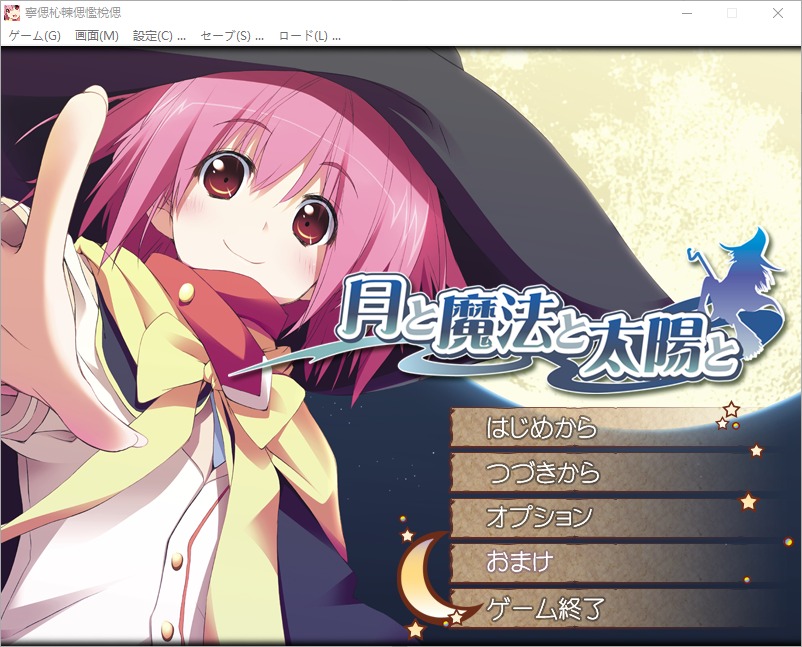This screenshot has width=802, height=647.
Task: Continue a saved game via つづきから
Action: pyautogui.click(x=543, y=472)
